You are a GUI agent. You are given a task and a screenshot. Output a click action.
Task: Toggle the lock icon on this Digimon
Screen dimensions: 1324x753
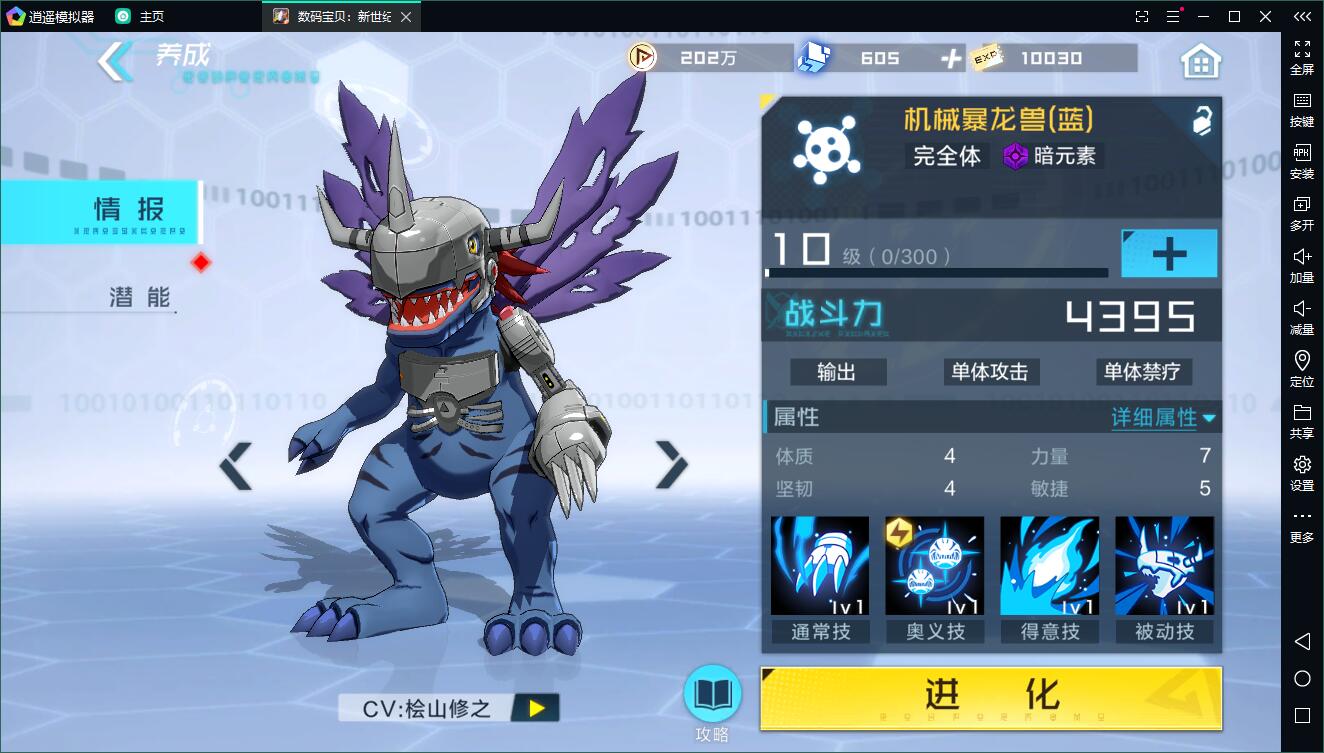point(1201,121)
